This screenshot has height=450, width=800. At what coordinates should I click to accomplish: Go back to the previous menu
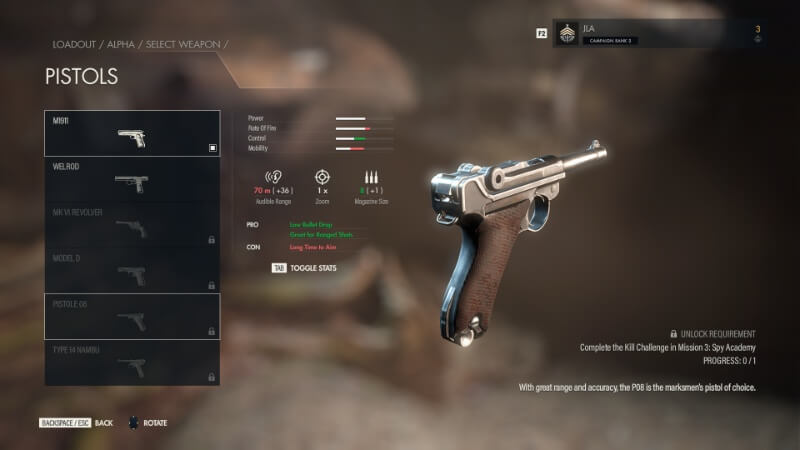click(x=77, y=423)
